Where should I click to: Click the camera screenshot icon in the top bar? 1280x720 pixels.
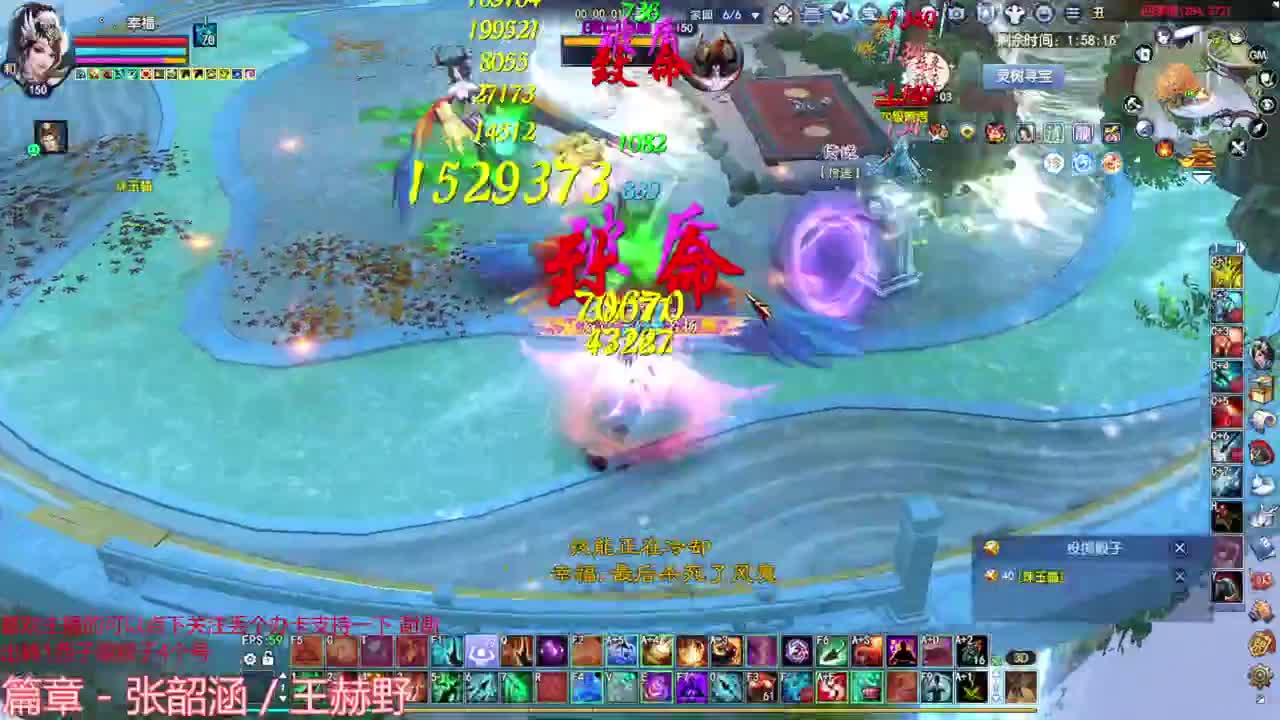coord(956,13)
